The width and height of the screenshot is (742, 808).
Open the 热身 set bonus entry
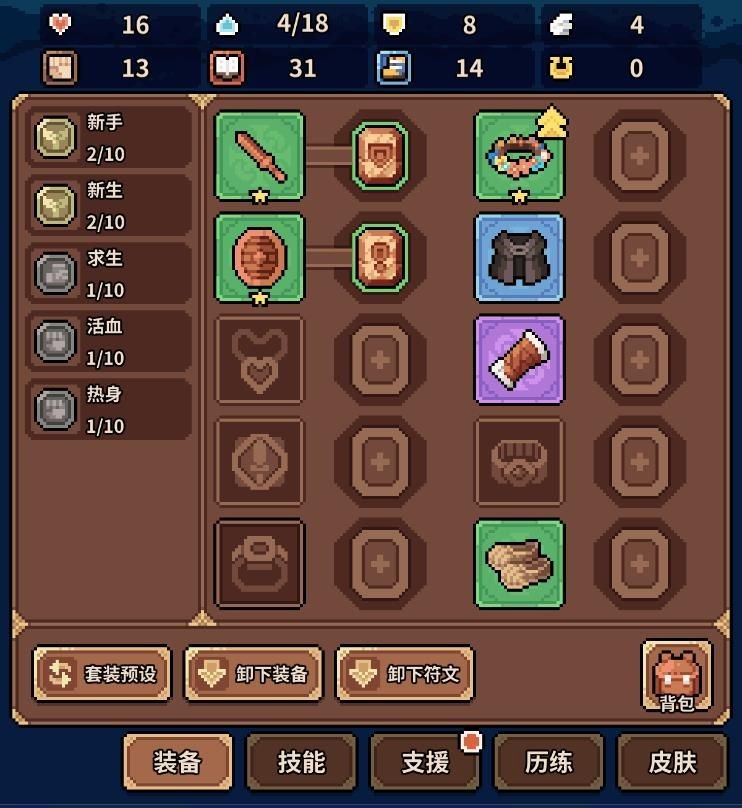[108, 410]
